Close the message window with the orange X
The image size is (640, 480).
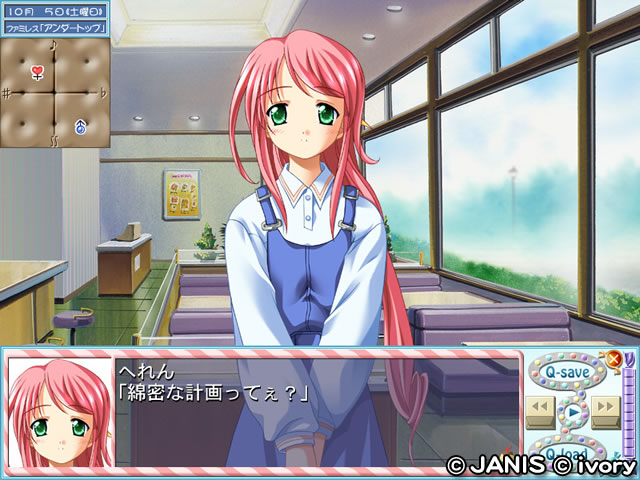point(614,358)
